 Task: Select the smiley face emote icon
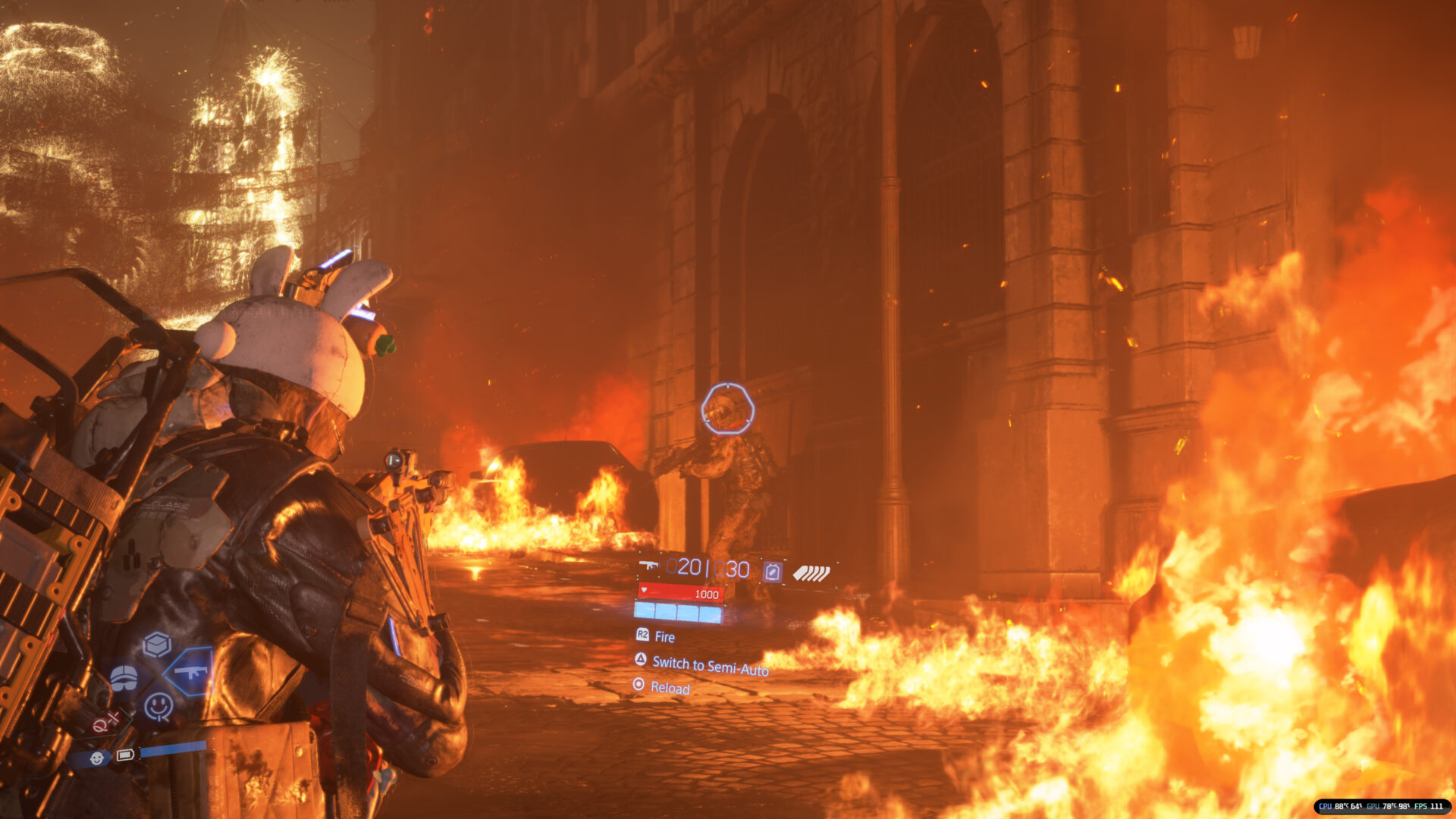(x=158, y=707)
